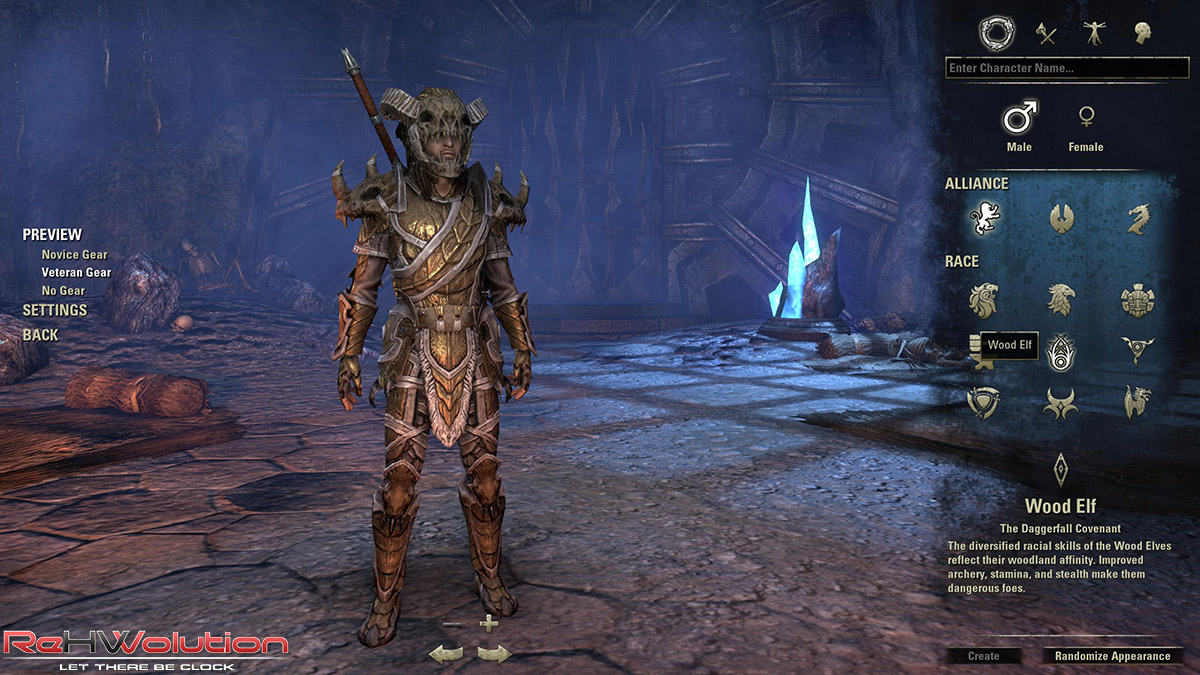Zoom in with the plus button
This screenshot has width=1200, height=675.
[488, 624]
